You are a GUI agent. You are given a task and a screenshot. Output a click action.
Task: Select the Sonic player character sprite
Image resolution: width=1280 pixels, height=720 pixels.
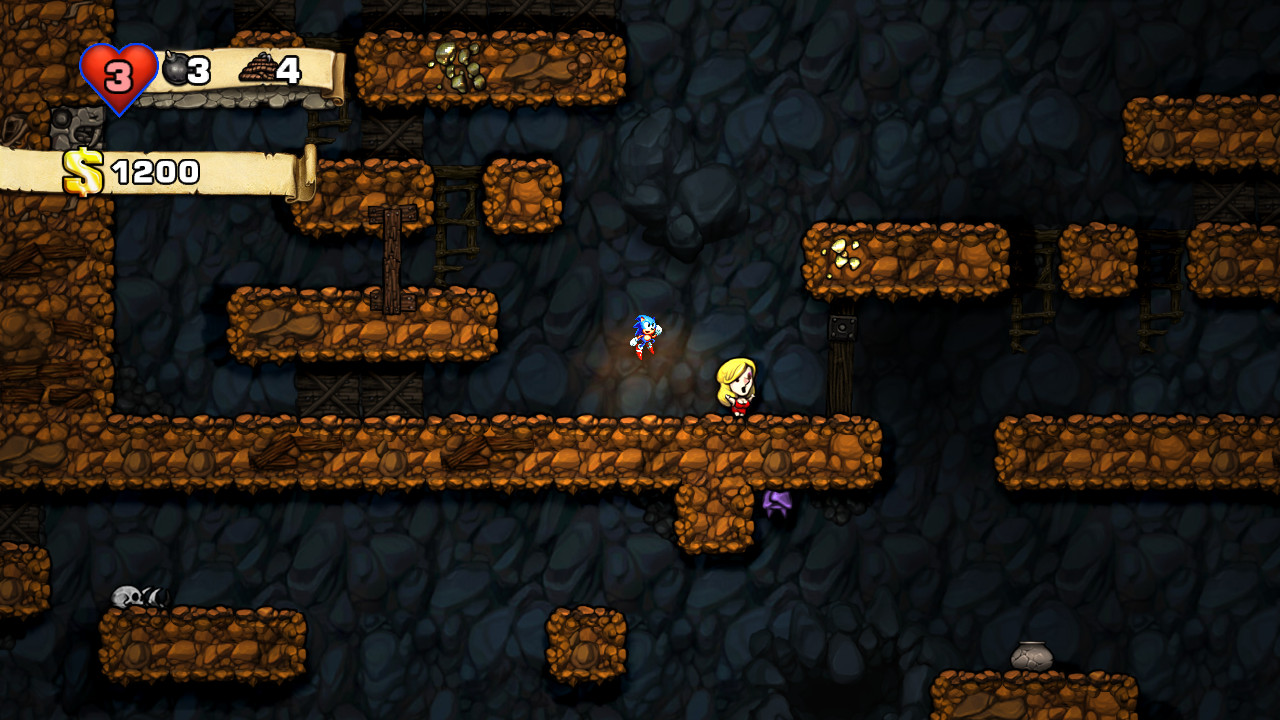pyautogui.click(x=644, y=336)
